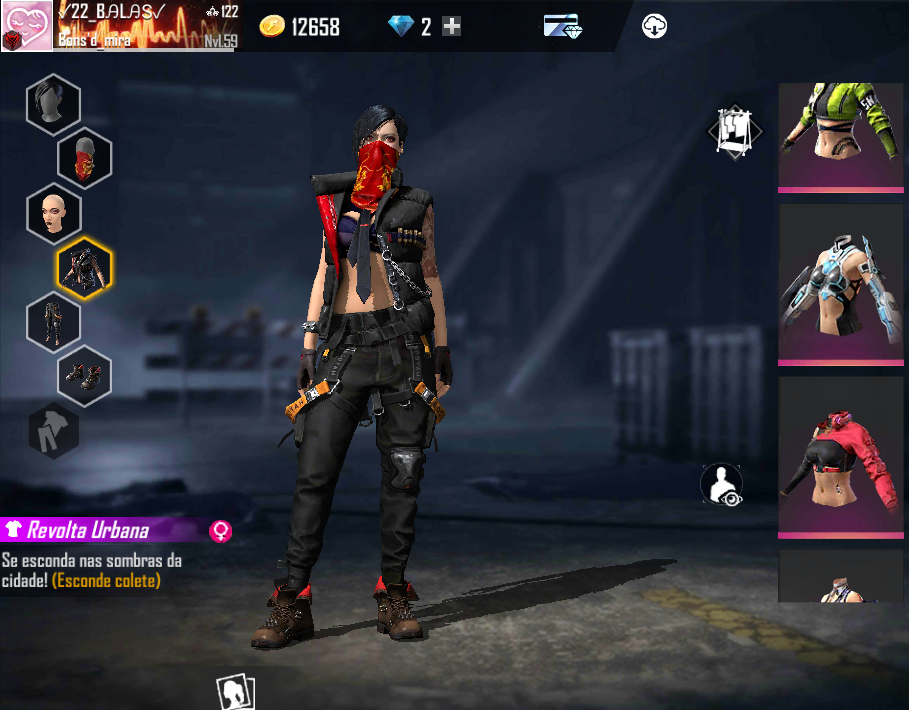Open the greyed-out outfit silhouette category
The height and width of the screenshot is (710, 909).
pyautogui.click(x=53, y=430)
